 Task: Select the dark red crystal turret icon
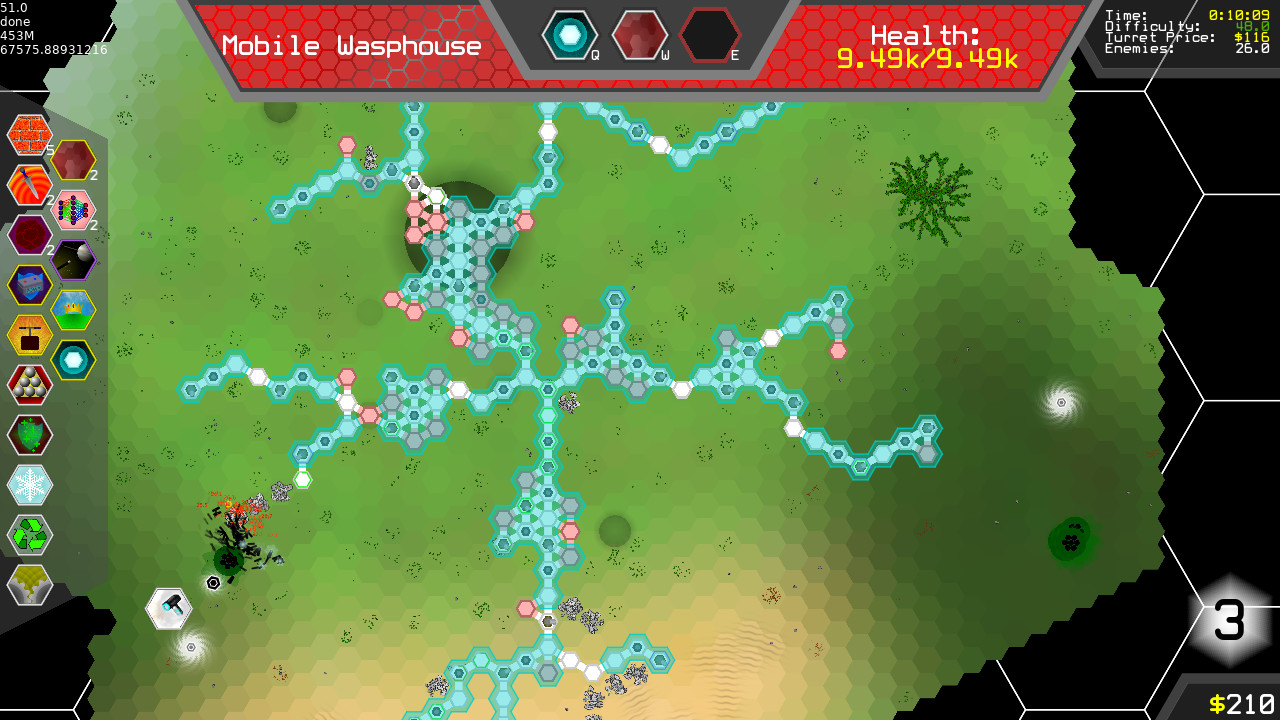(x=29, y=235)
